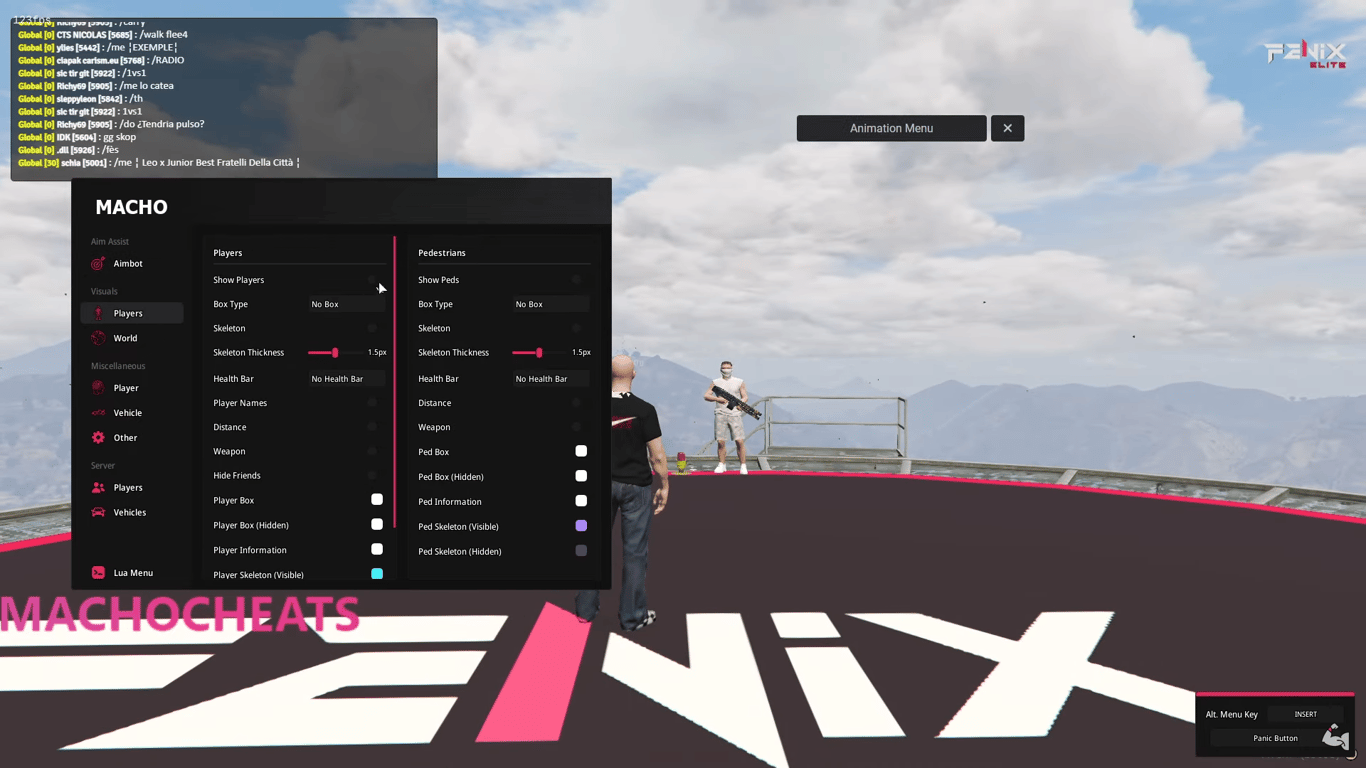Open the Players section under Visuals

click(x=97, y=313)
